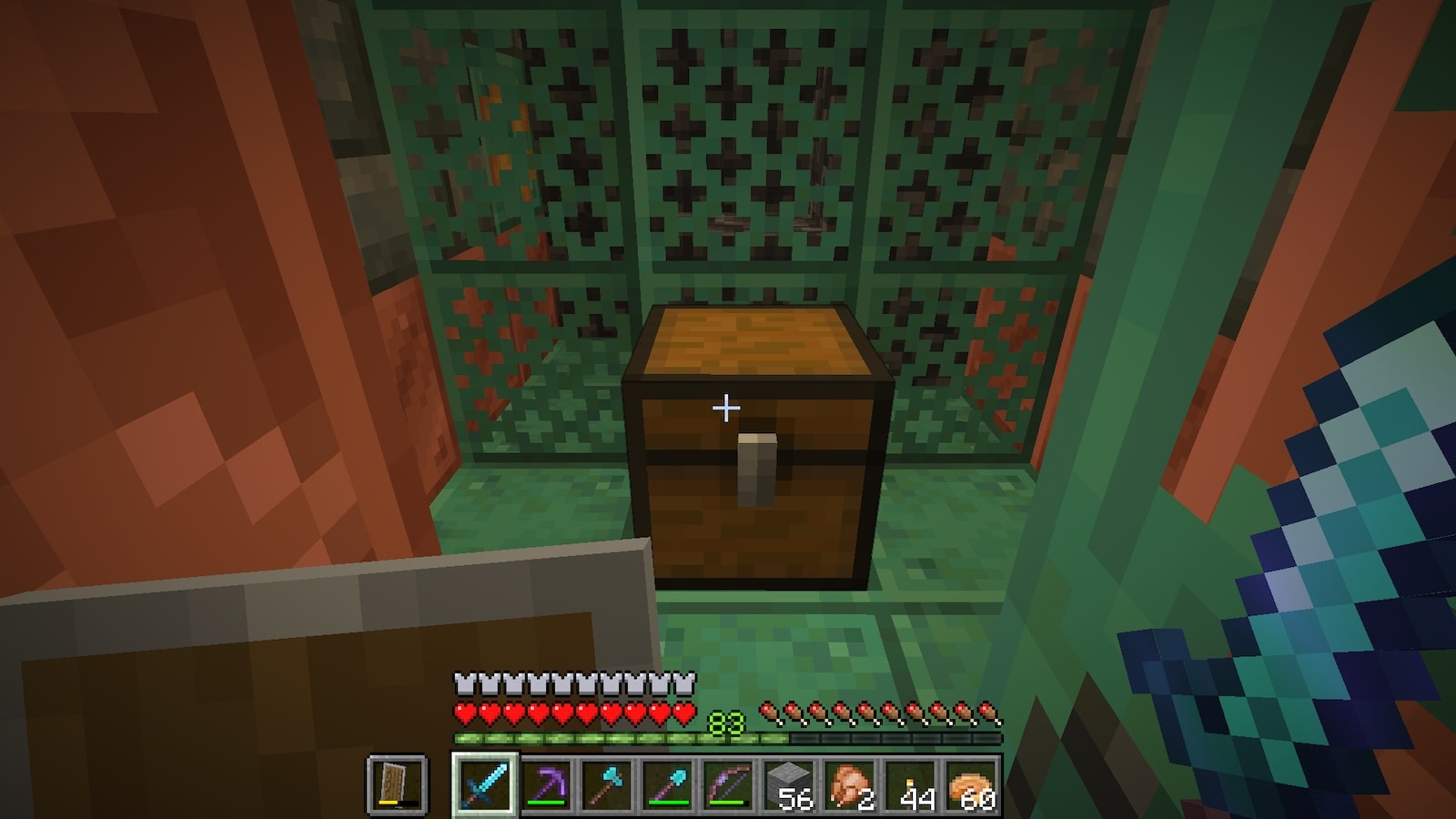1456x819 pixels.
Task: Select the torch stack of 44
Action: point(912,784)
